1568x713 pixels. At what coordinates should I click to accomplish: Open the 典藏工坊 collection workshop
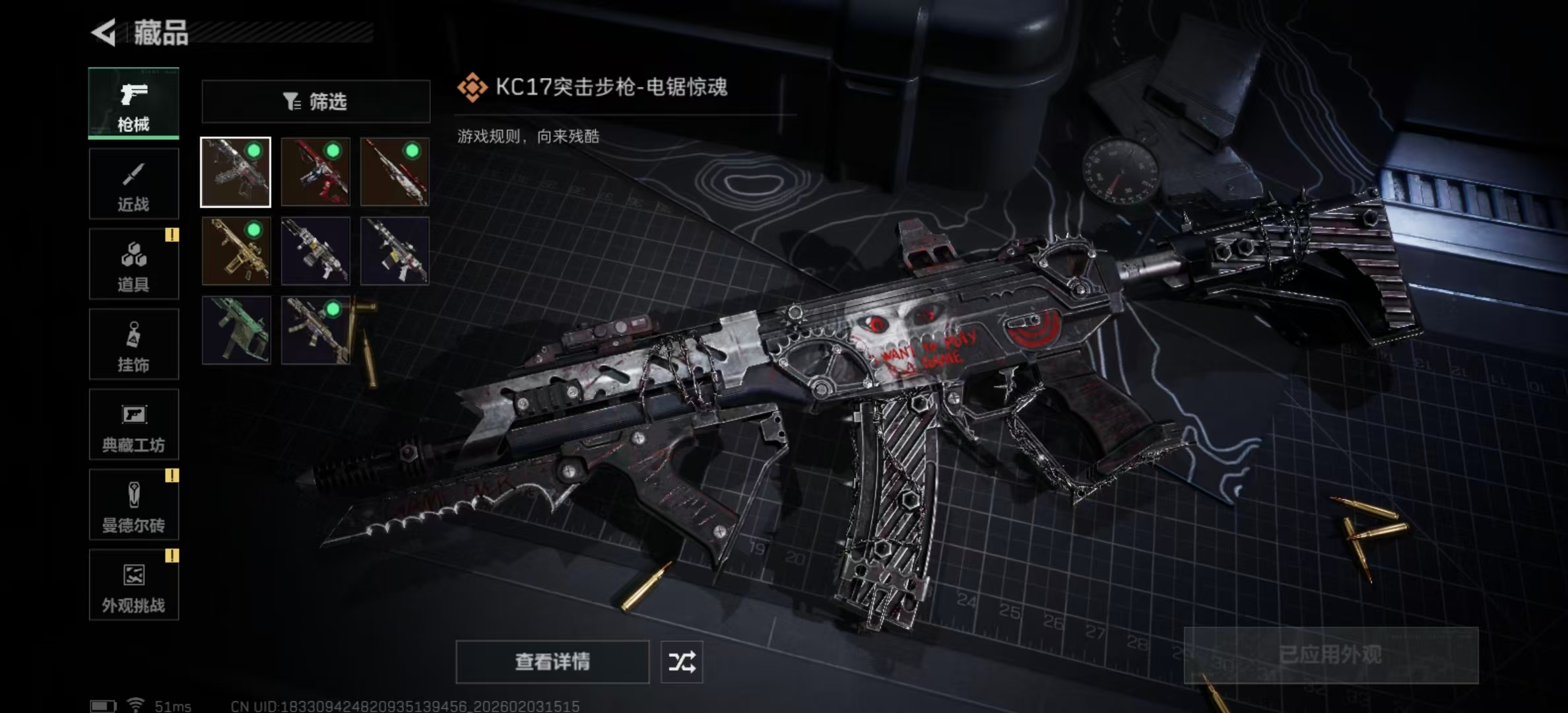(x=133, y=424)
